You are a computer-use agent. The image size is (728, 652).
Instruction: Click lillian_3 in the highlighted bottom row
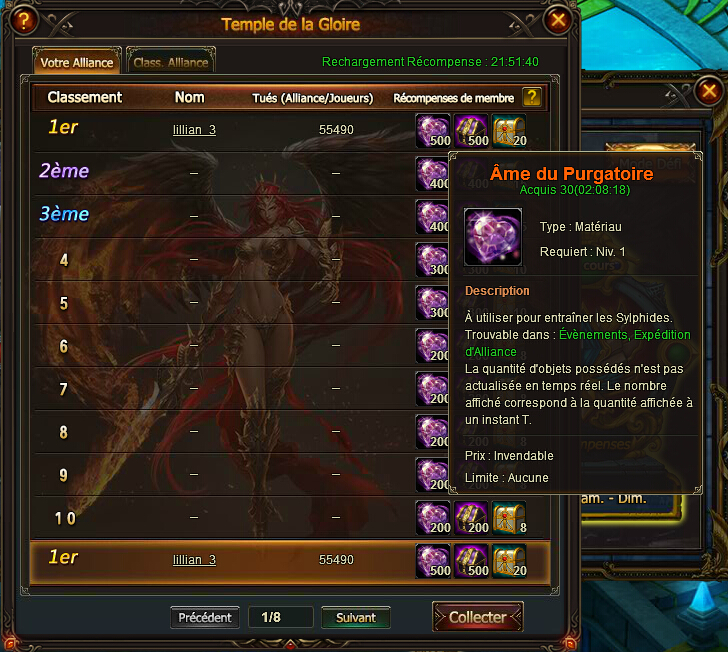[194, 560]
